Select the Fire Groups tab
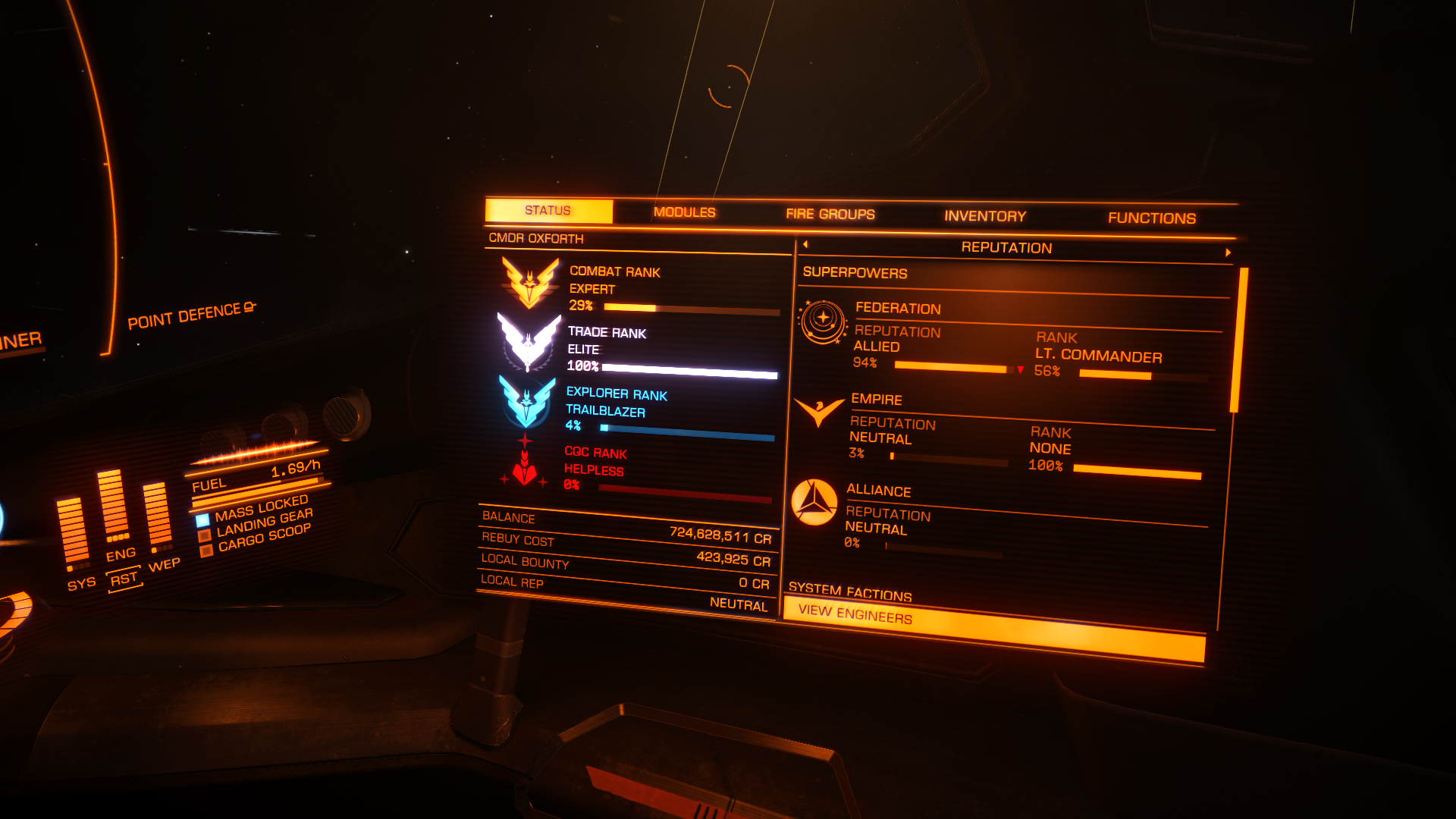The height and width of the screenshot is (819, 1456). point(830,215)
